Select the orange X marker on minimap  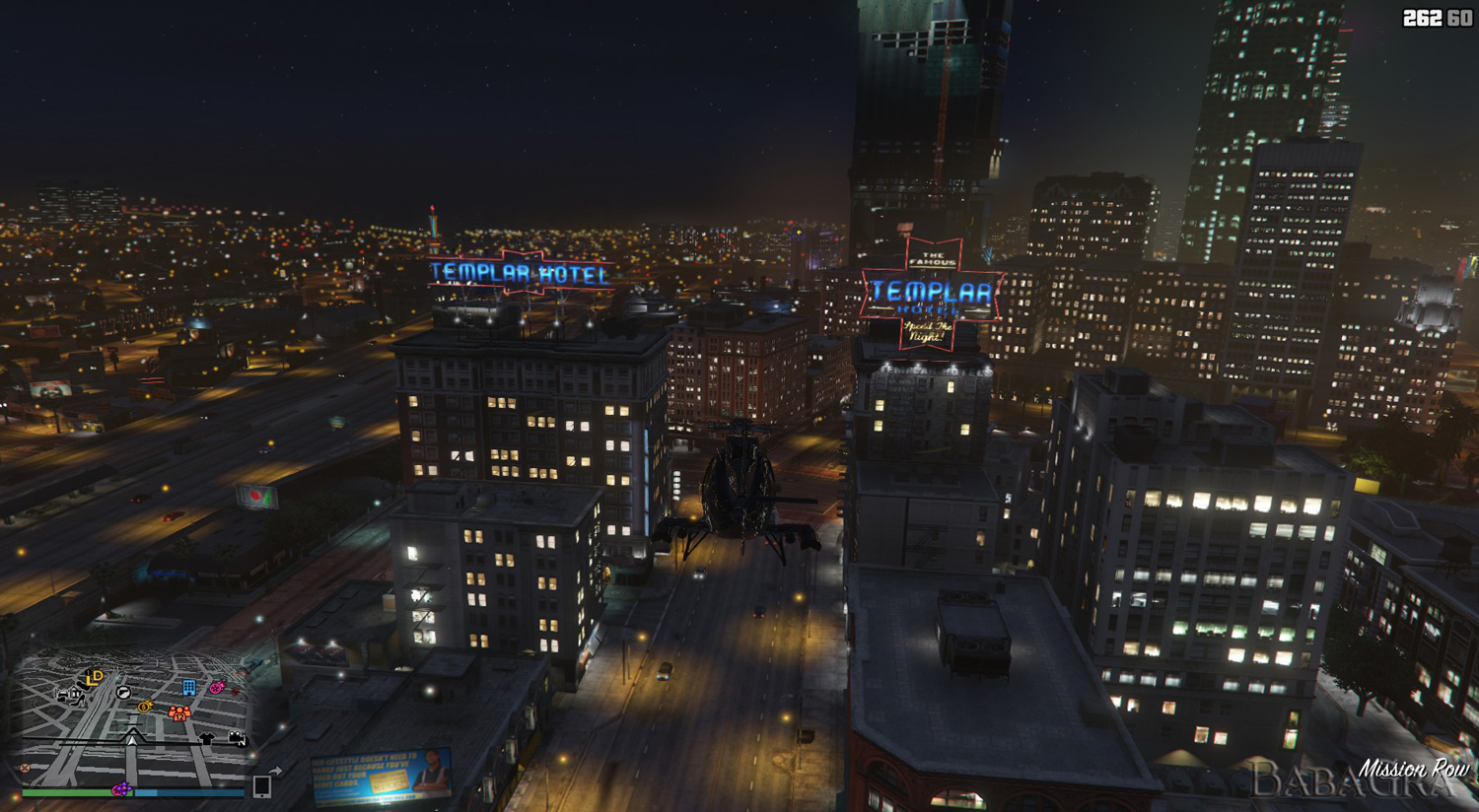click(25, 768)
